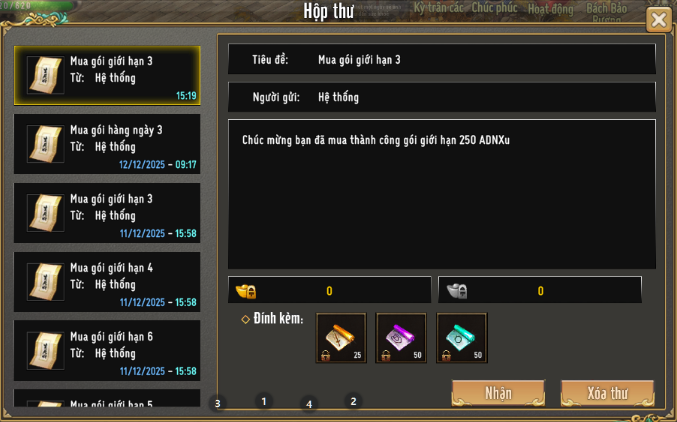The height and width of the screenshot is (422, 677).
Task: Inspect the purple scroll attachment
Action: click(401, 338)
